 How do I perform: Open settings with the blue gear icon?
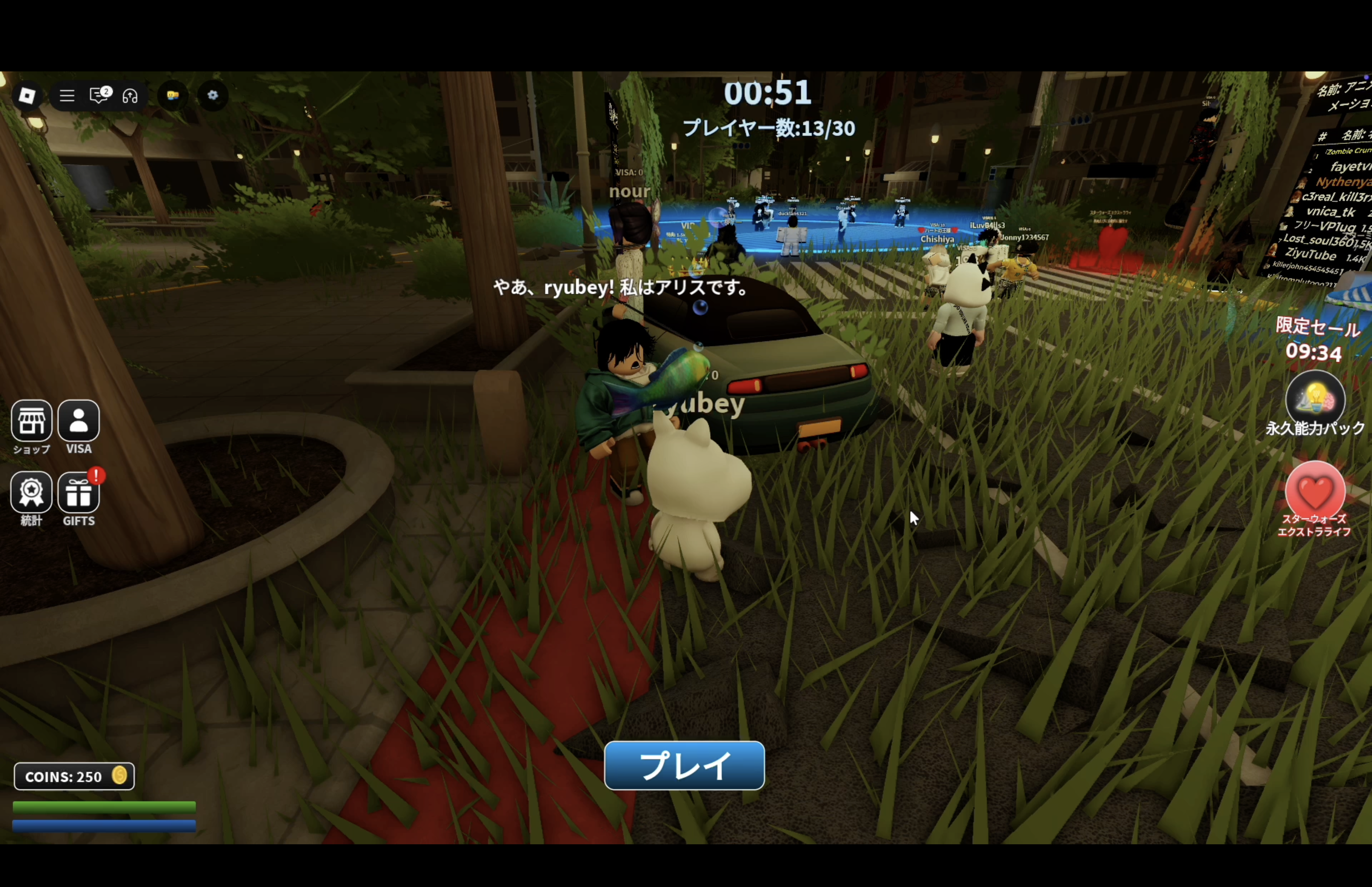pos(213,96)
